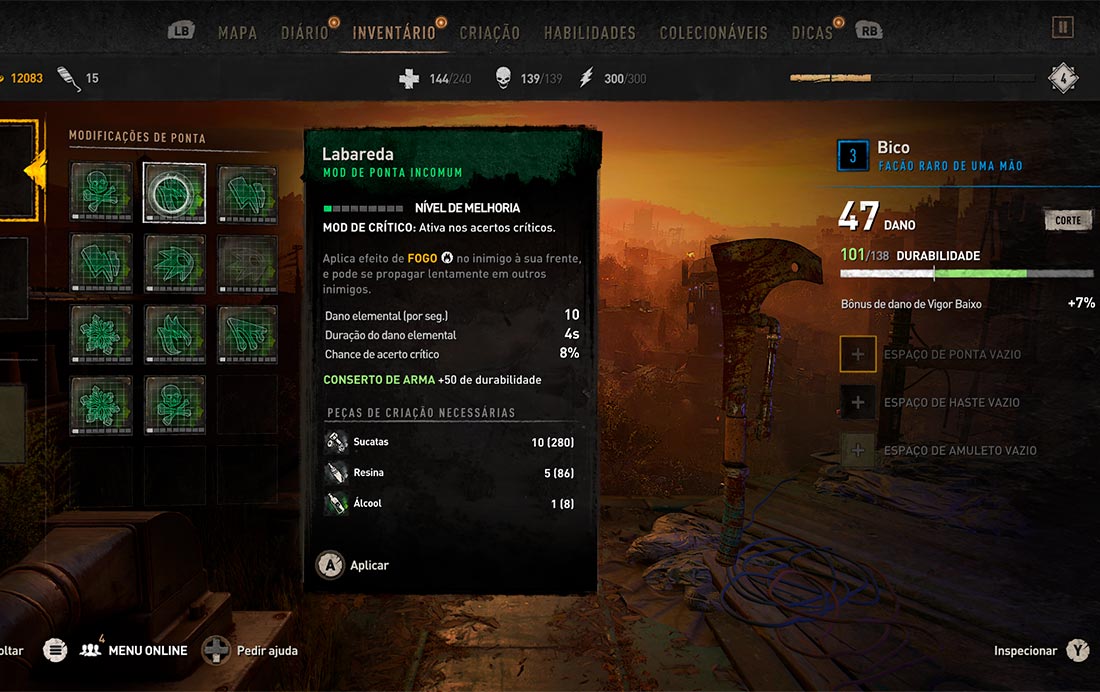Open the Habilidades tab

(589, 33)
